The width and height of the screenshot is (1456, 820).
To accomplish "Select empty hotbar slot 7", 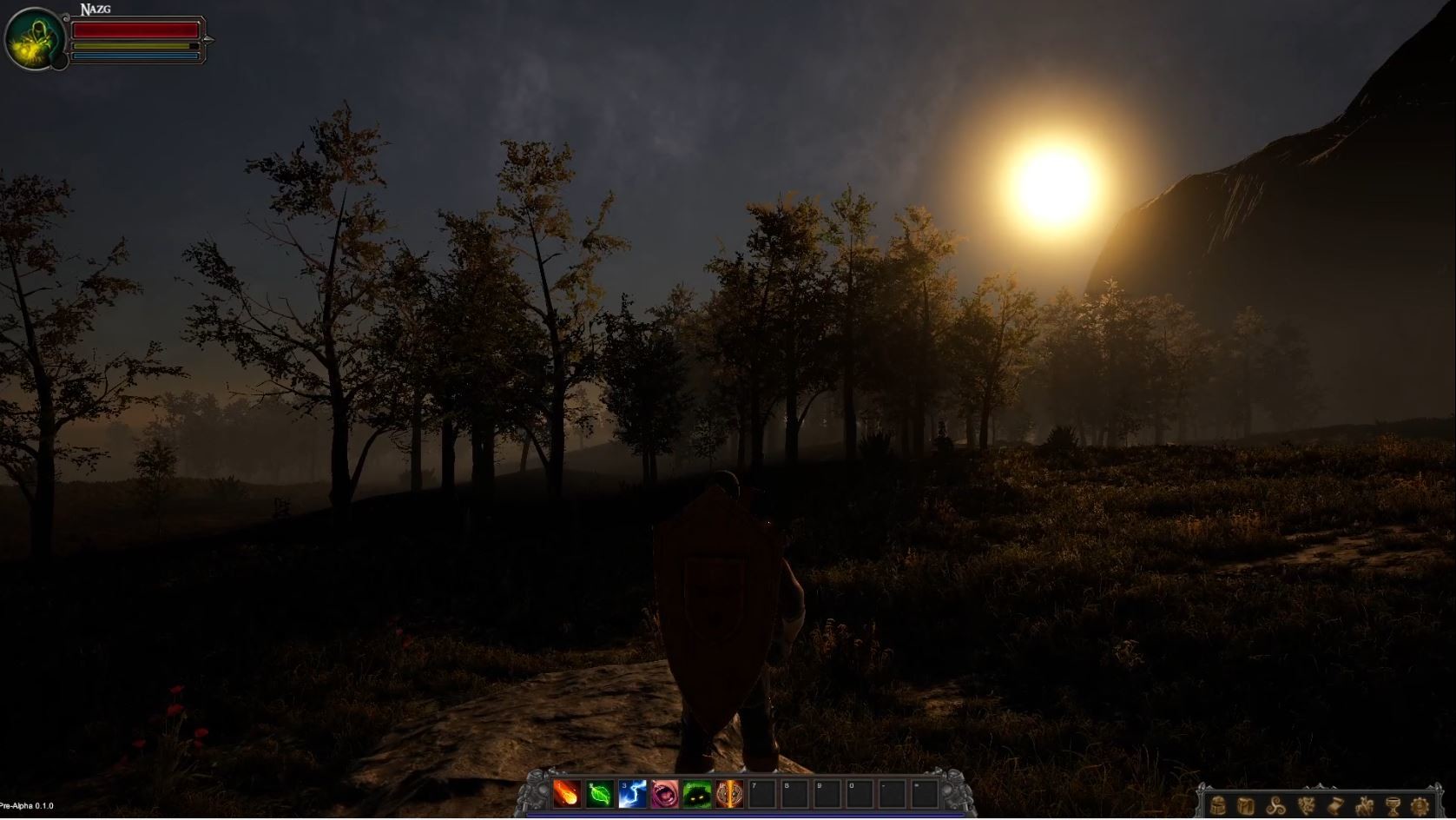I will click(x=761, y=793).
